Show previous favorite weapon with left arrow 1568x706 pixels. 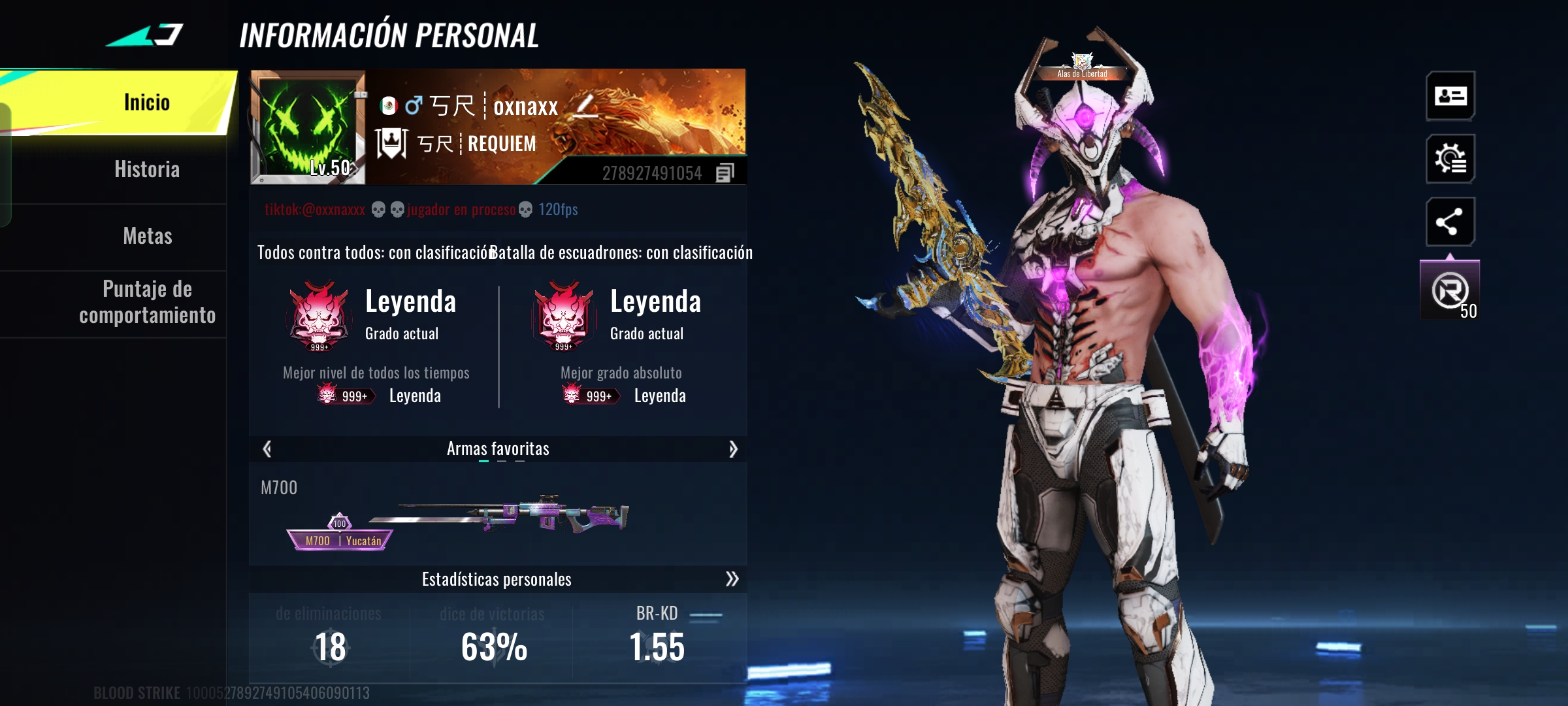[267, 449]
